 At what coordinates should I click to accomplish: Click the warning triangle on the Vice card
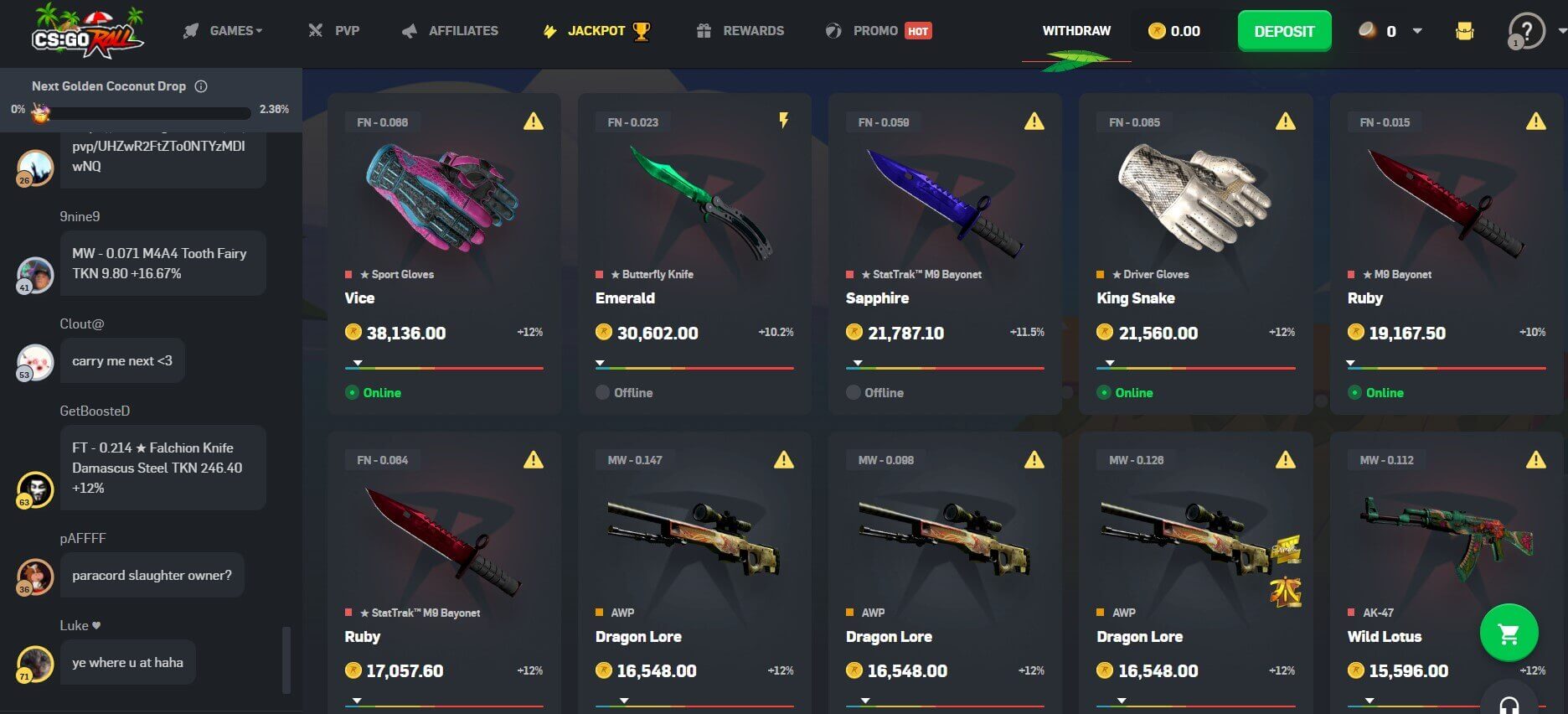click(531, 122)
